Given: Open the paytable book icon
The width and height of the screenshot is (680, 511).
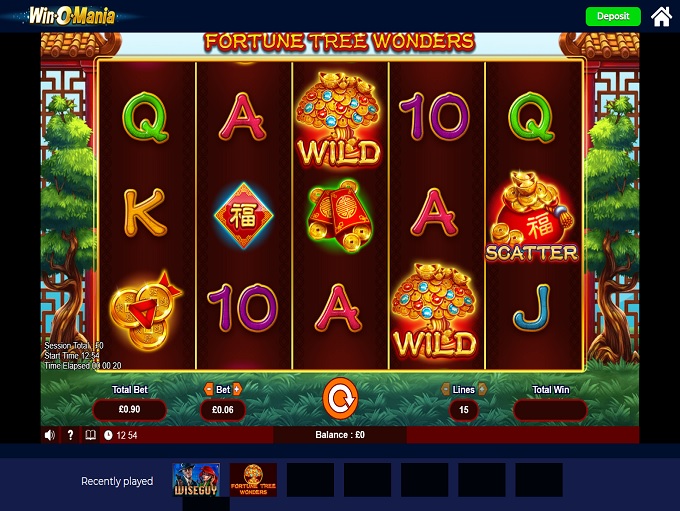Looking at the screenshot, I should [91, 435].
